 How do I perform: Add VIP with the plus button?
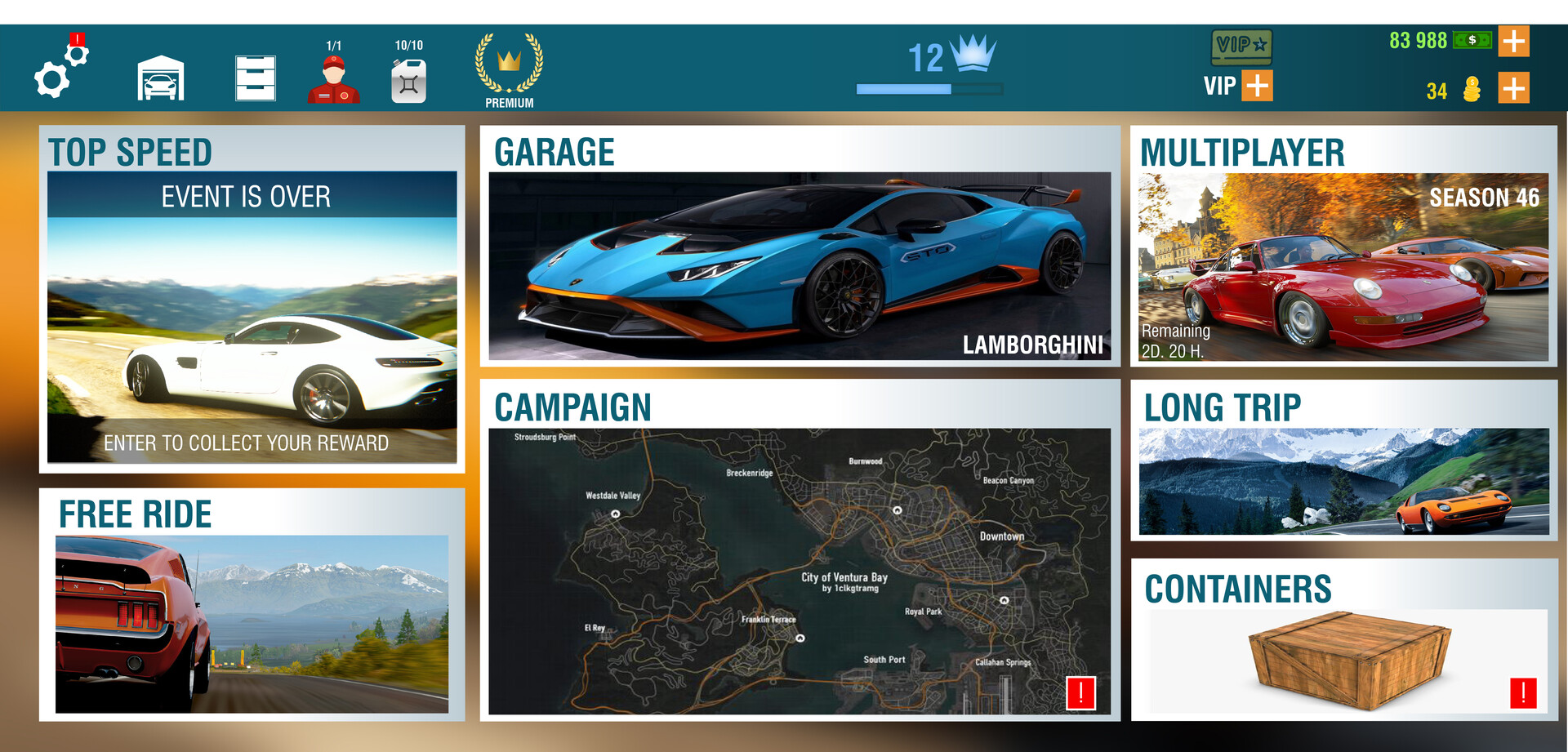(1258, 86)
